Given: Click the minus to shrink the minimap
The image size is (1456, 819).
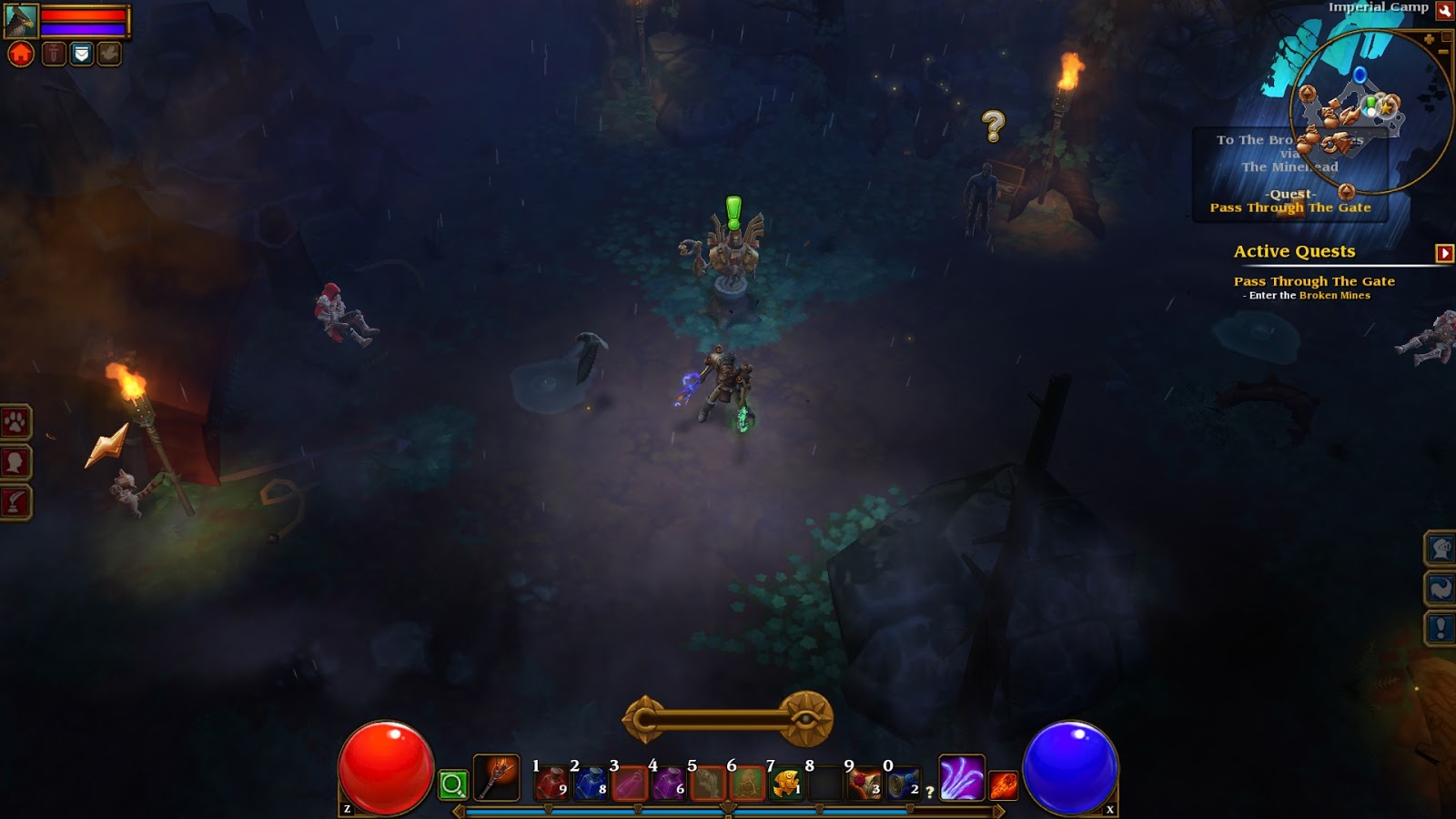Looking at the screenshot, I should [x=1443, y=52].
